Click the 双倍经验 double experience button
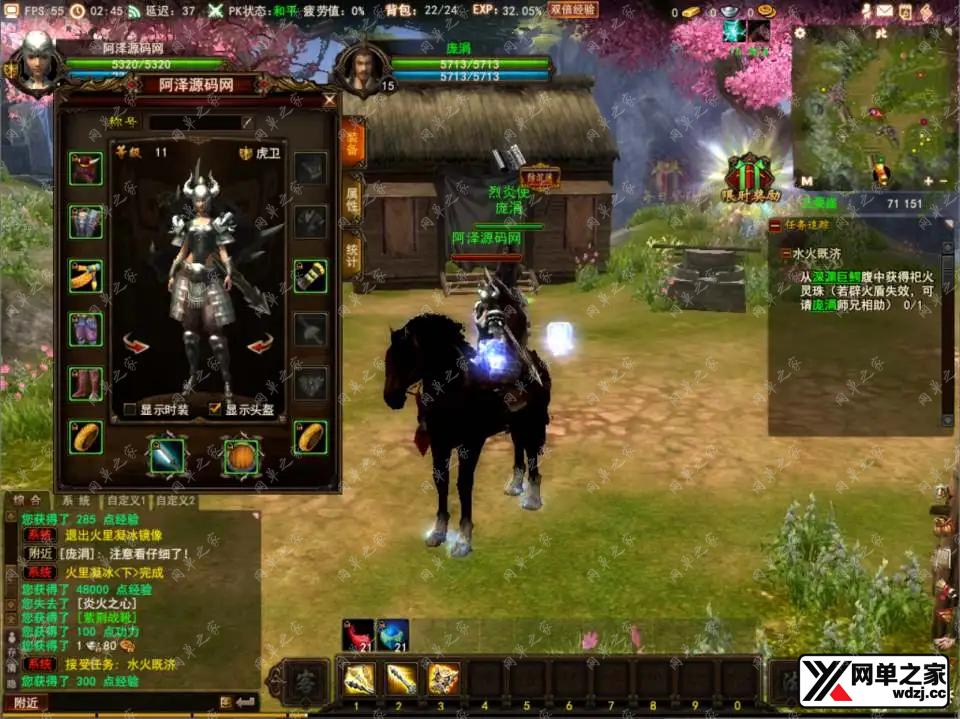Image resolution: width=960 pixels, height=719 pixels. [574, 10]
